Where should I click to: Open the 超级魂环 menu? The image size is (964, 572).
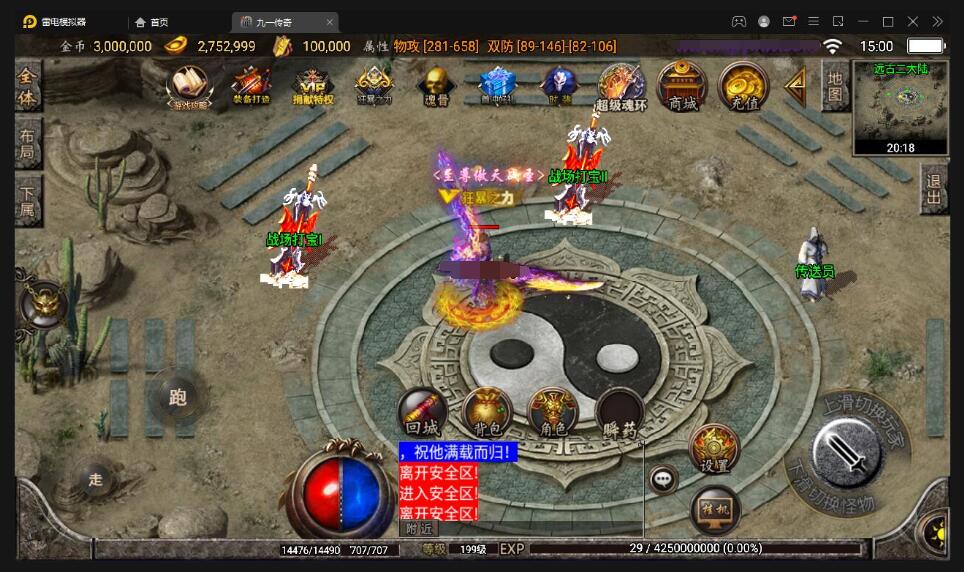(x=621, y=86)
